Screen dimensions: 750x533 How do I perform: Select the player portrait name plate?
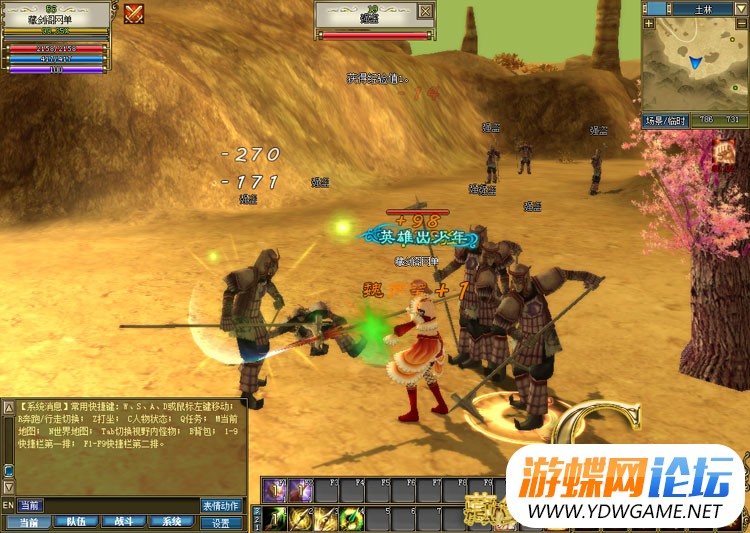coord(56,17)
